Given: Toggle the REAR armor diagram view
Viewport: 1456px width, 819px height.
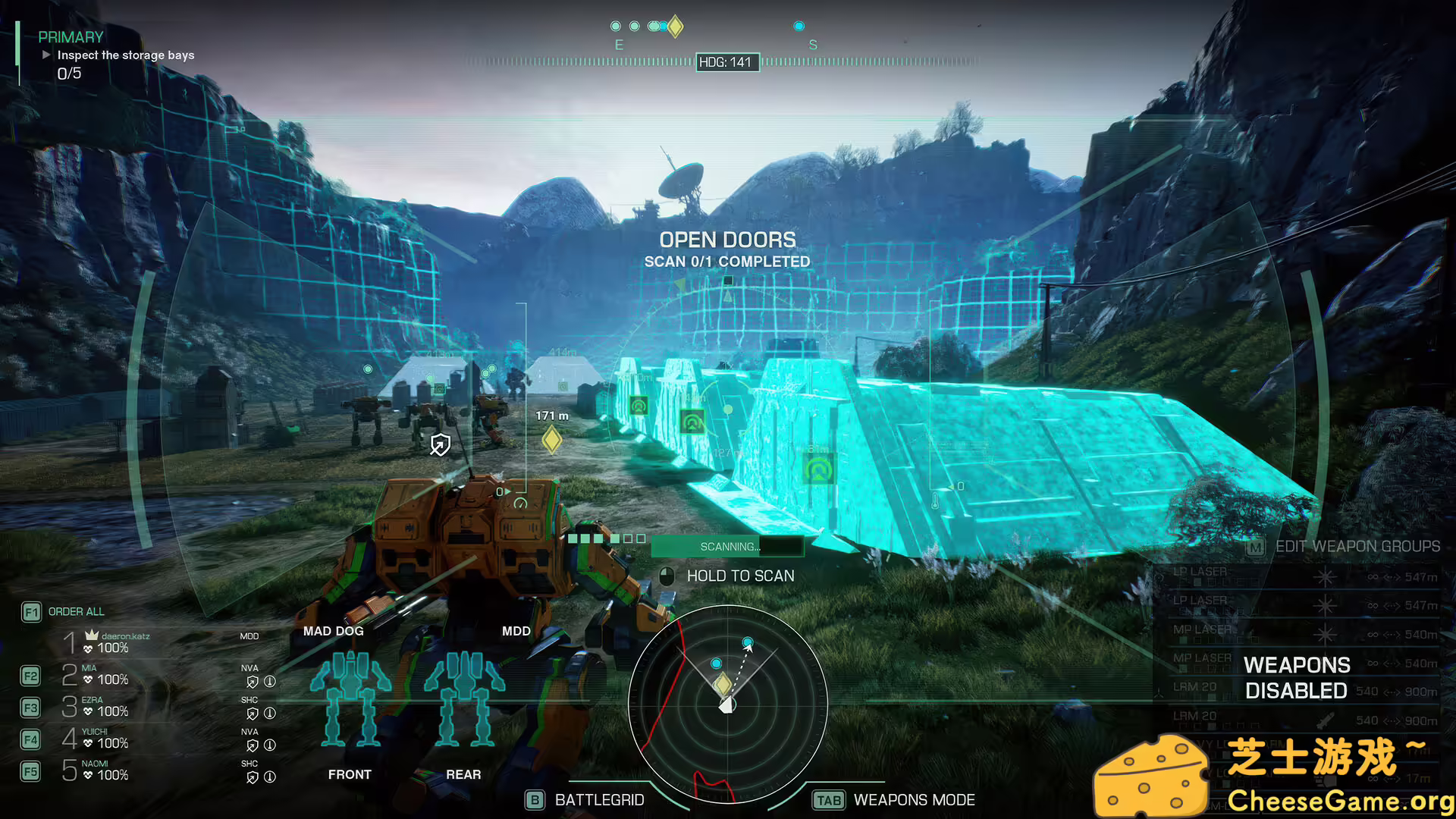Looking at the screenshot, I should (463, 774).
